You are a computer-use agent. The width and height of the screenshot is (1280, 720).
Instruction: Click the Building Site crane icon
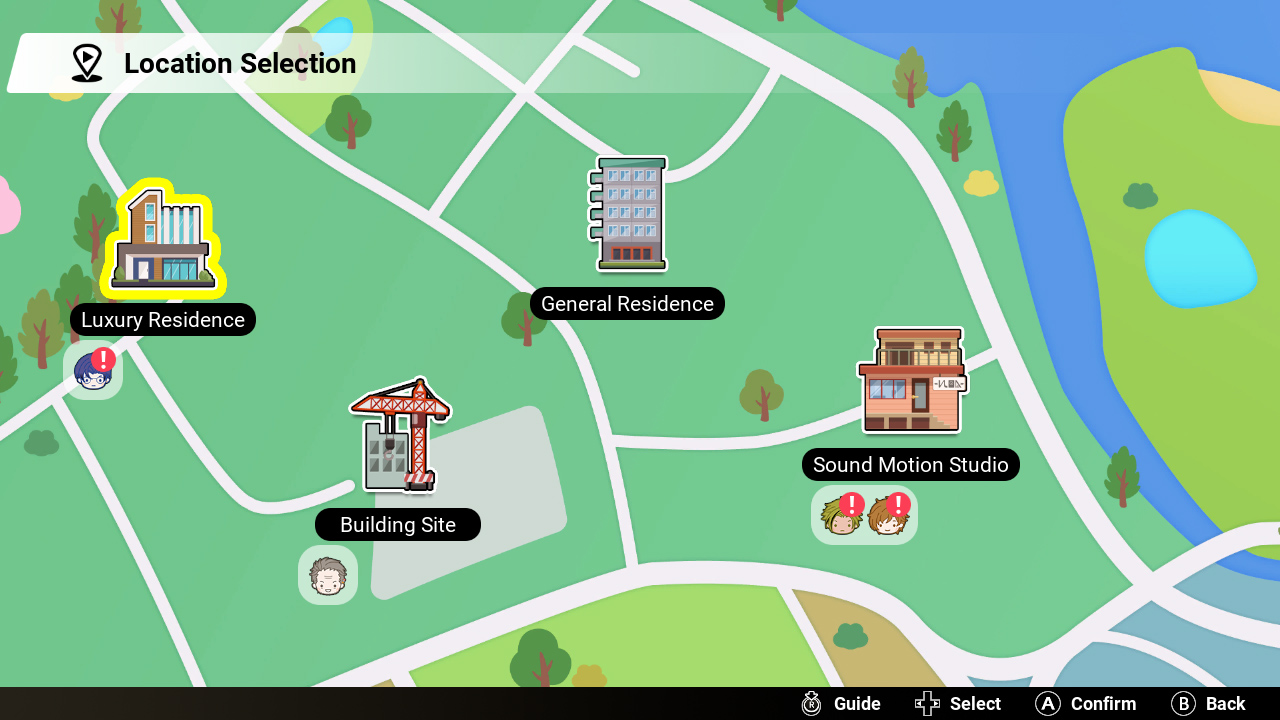pos(396,435)
